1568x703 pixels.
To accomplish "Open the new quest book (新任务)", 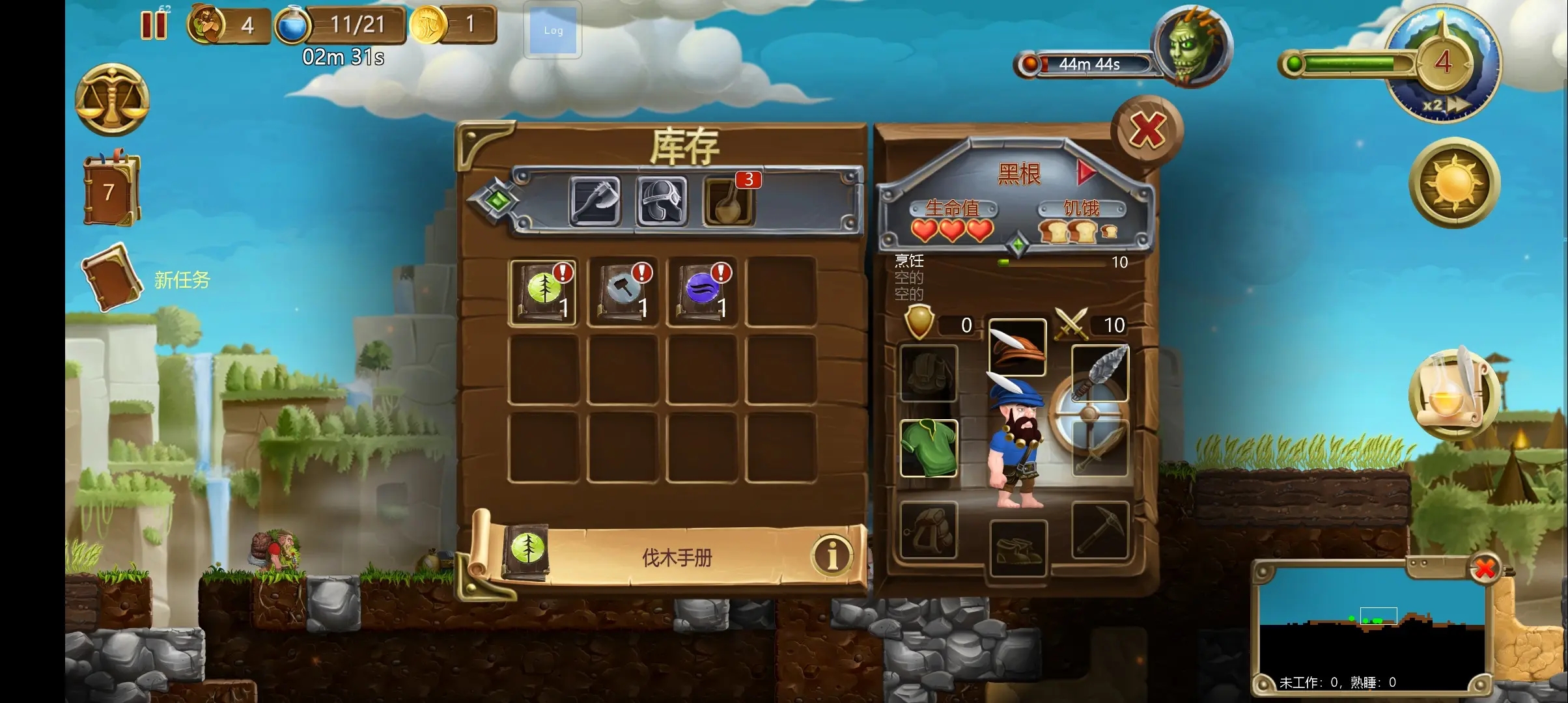I will tap(111, 278).
